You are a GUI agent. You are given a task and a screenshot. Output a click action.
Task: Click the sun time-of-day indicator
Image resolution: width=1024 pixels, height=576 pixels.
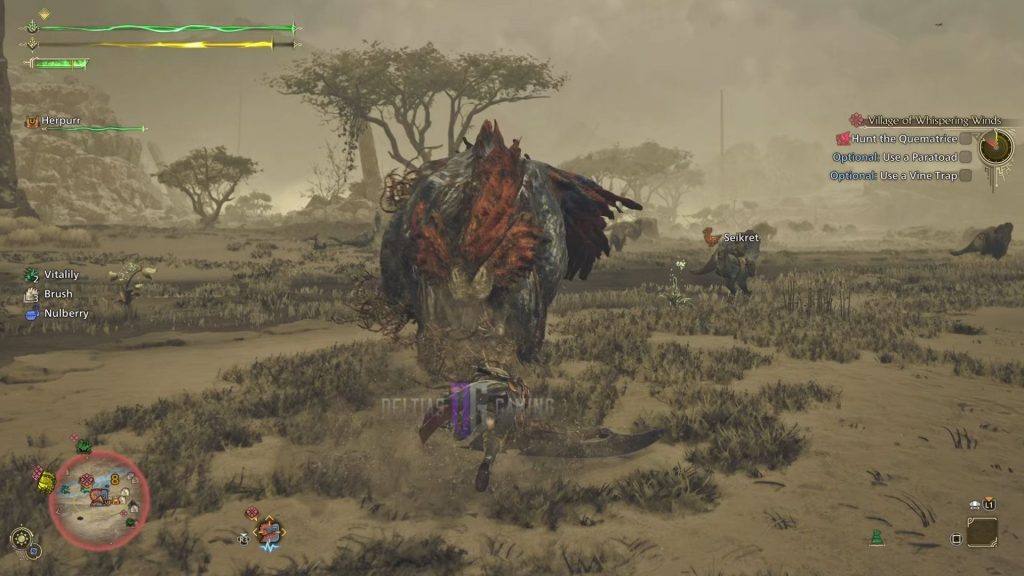20,538
